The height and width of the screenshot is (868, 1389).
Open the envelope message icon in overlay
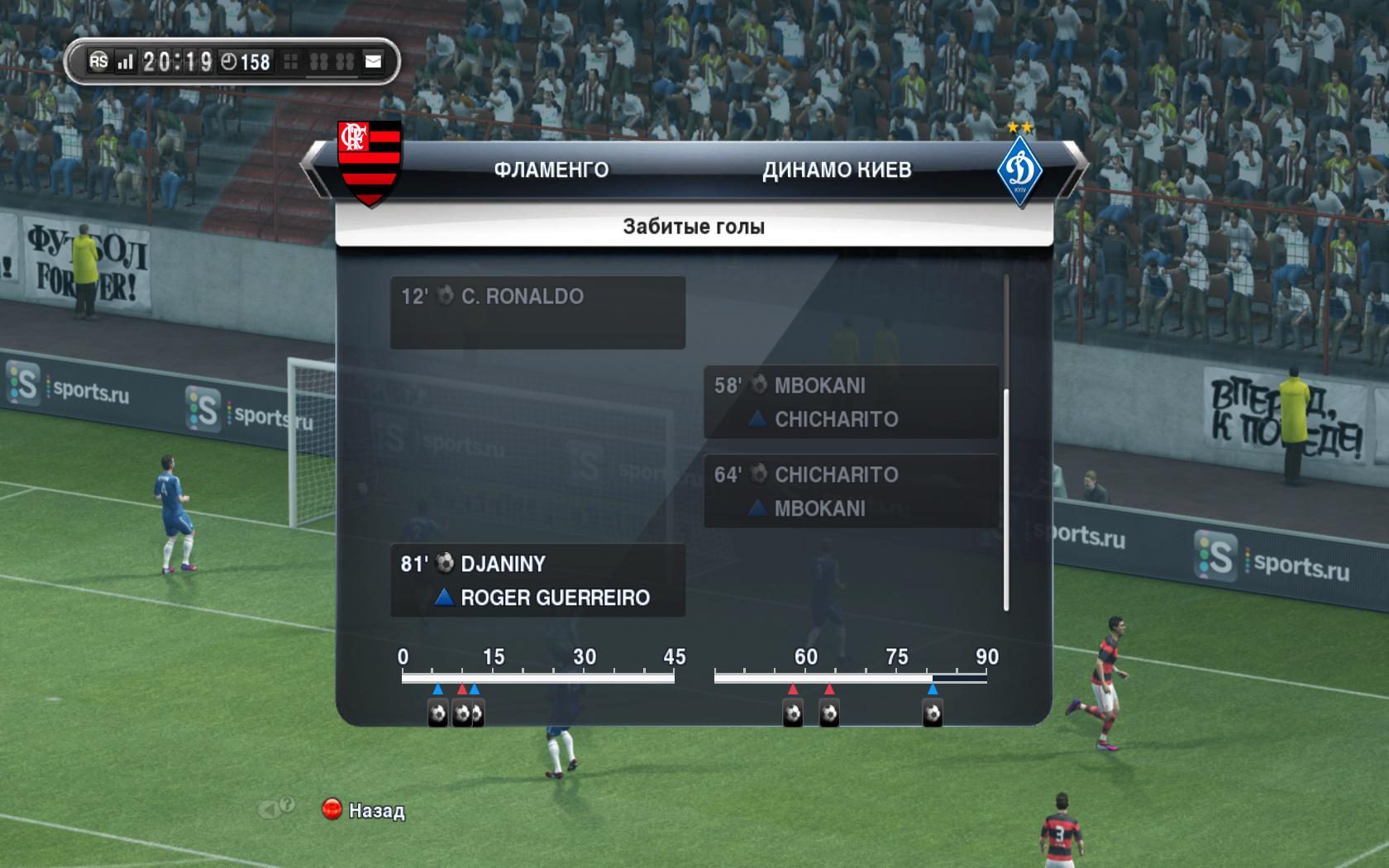point(374,61)
